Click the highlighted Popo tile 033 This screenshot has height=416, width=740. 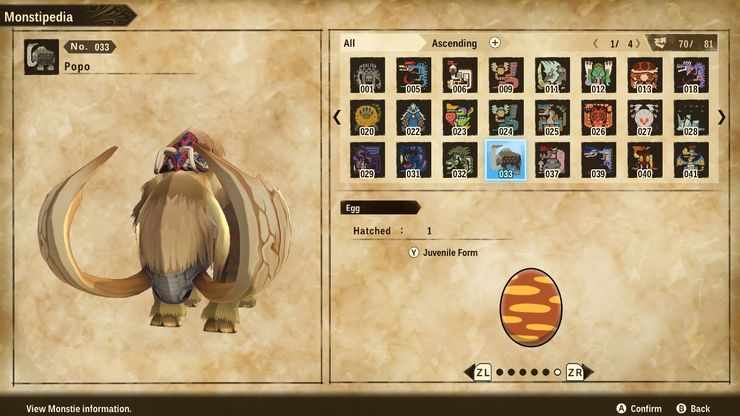point(506,160)
